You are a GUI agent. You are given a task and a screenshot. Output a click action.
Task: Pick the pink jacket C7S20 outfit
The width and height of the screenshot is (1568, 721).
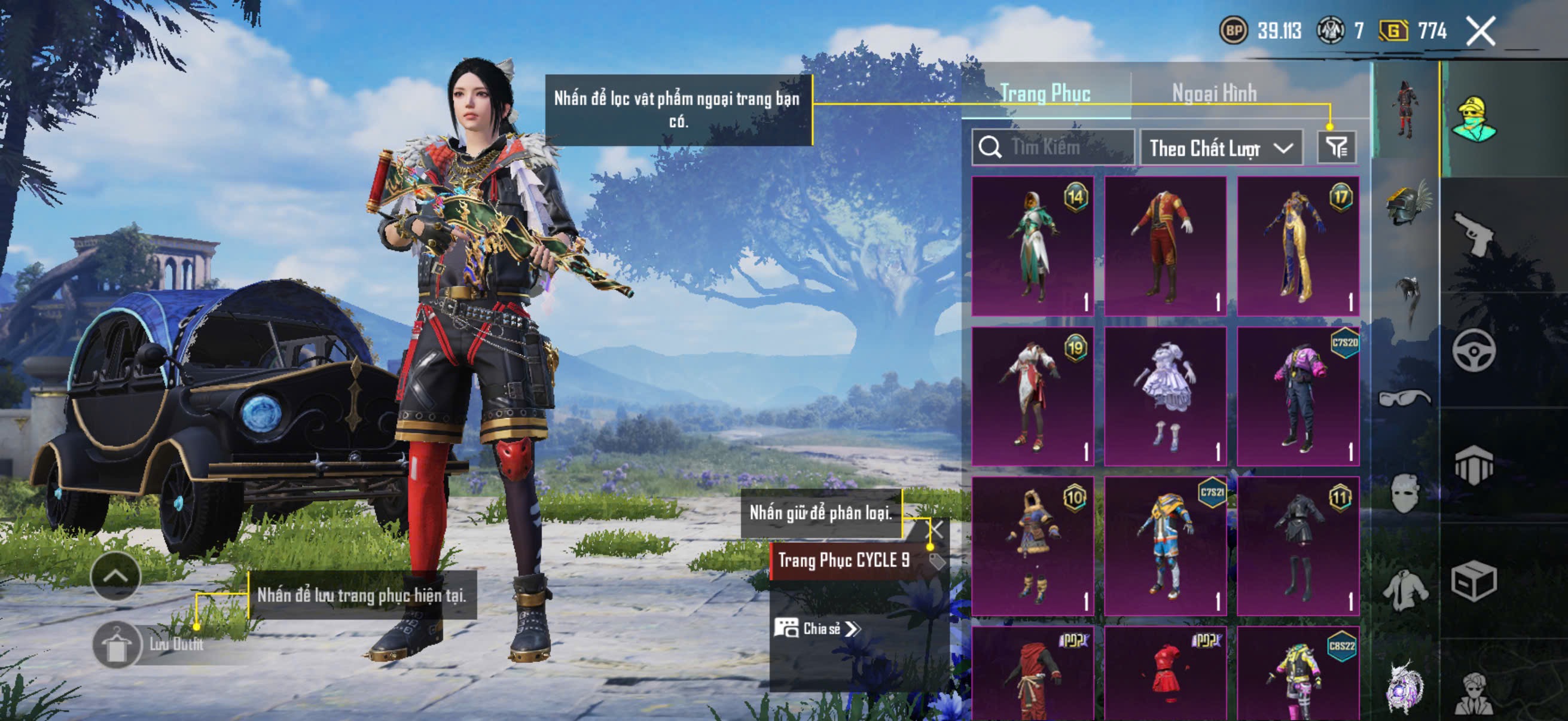coord(1298,396)
